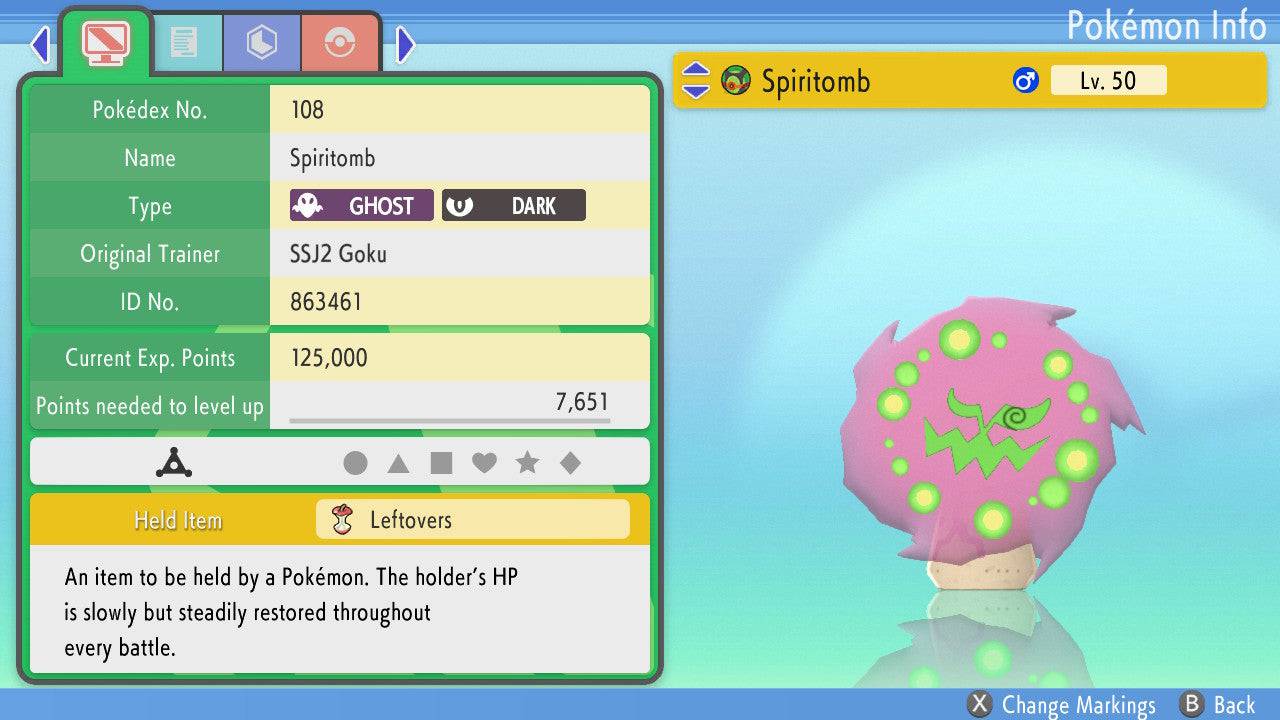Toggle the circle marking
The height and width of the screenshot is (720, 1280).
pyautogui.click(x=355, y=463)
